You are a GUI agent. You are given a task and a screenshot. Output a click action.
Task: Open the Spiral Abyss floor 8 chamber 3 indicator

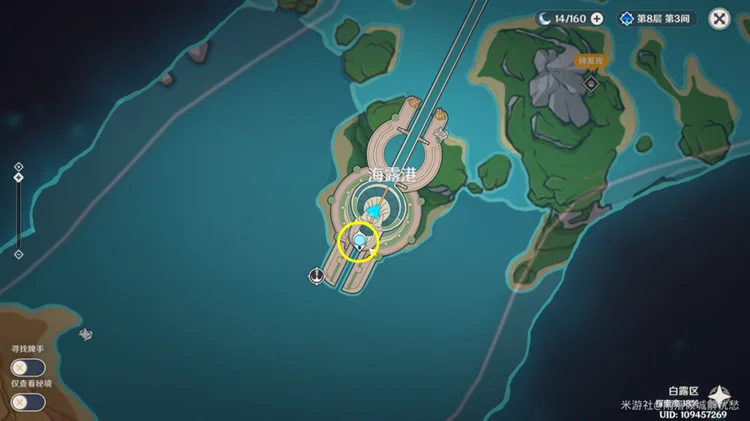[x=657, y=18]
